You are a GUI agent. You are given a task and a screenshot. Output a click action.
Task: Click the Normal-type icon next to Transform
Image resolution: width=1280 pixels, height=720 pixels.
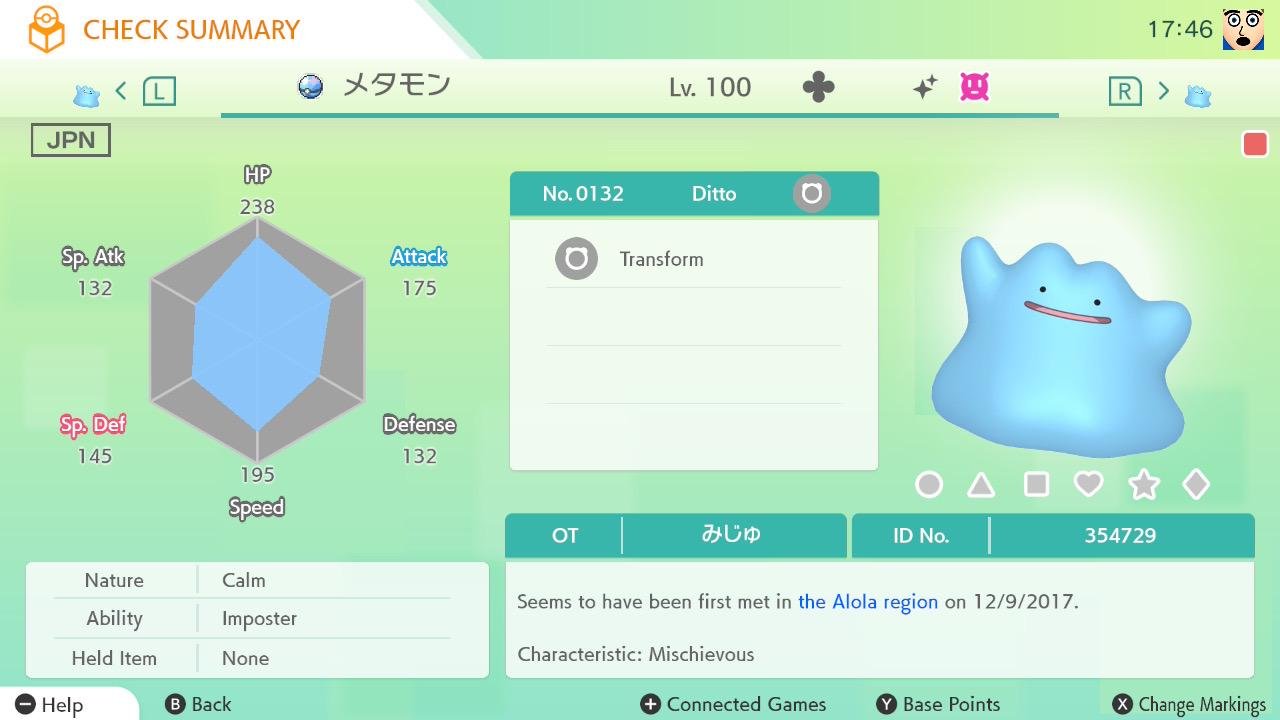pos(576,258)
